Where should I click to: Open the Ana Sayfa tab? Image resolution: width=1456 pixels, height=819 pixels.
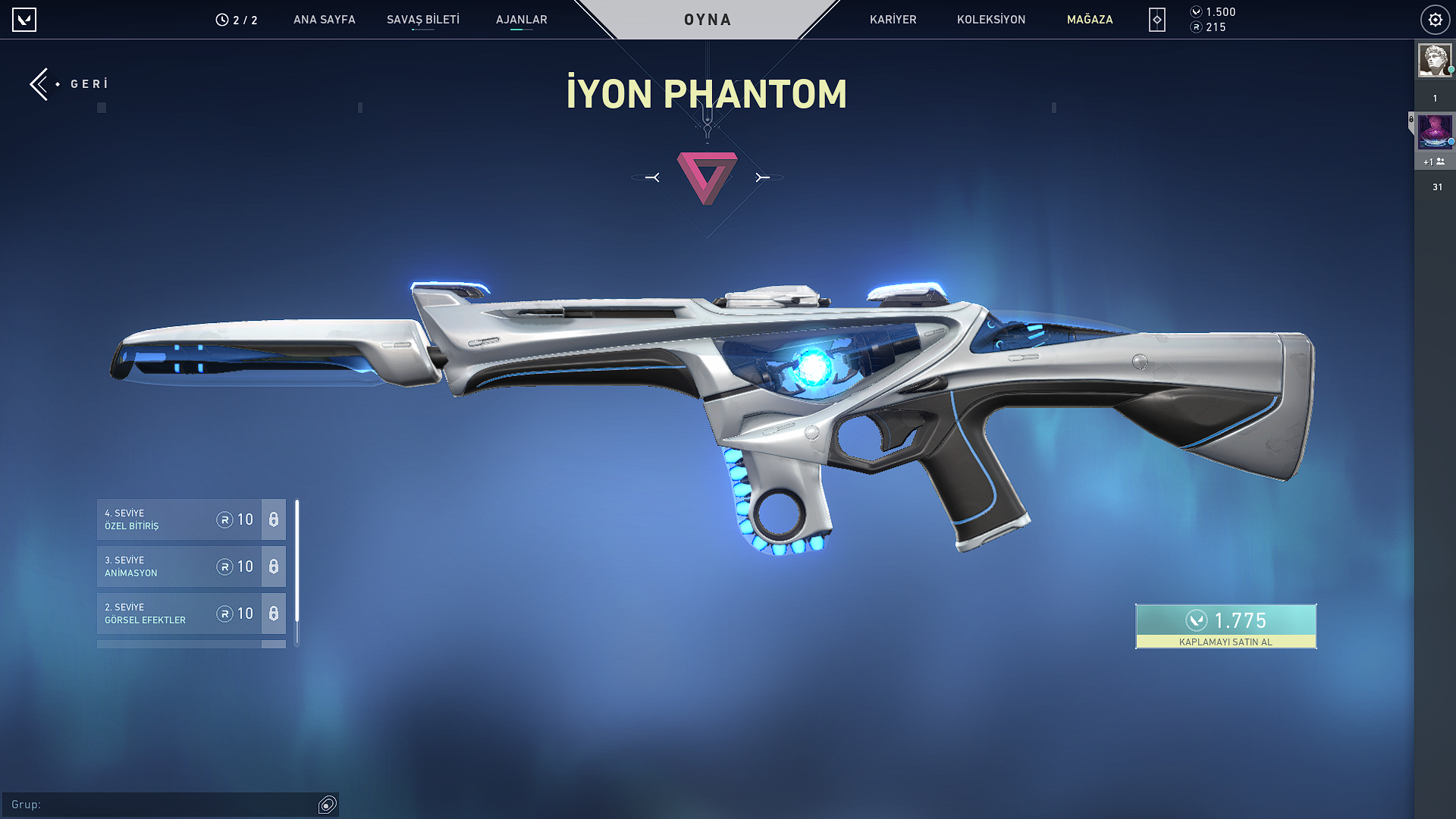coord(324,20)
